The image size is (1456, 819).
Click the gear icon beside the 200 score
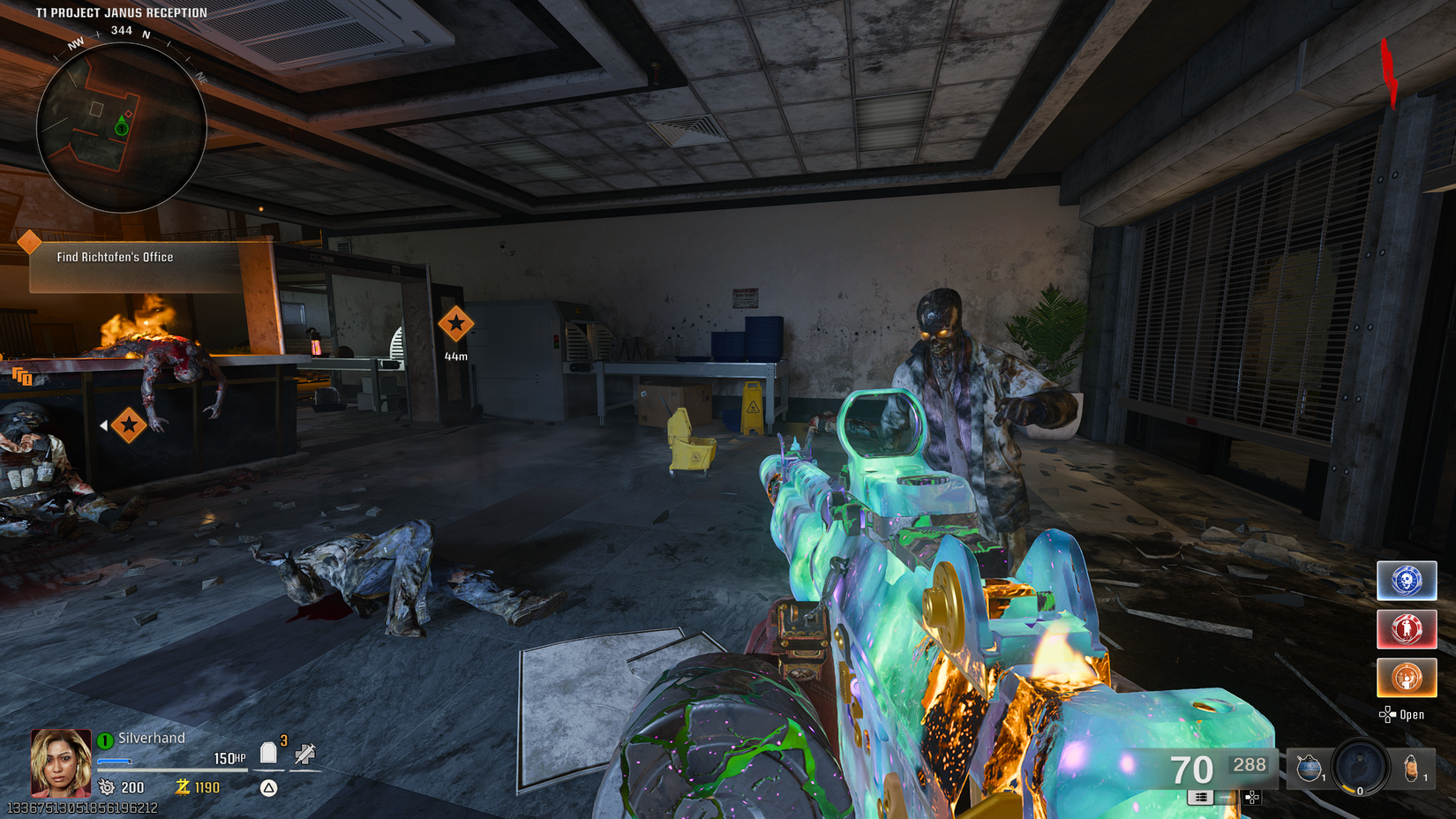[x=107, y=787]
